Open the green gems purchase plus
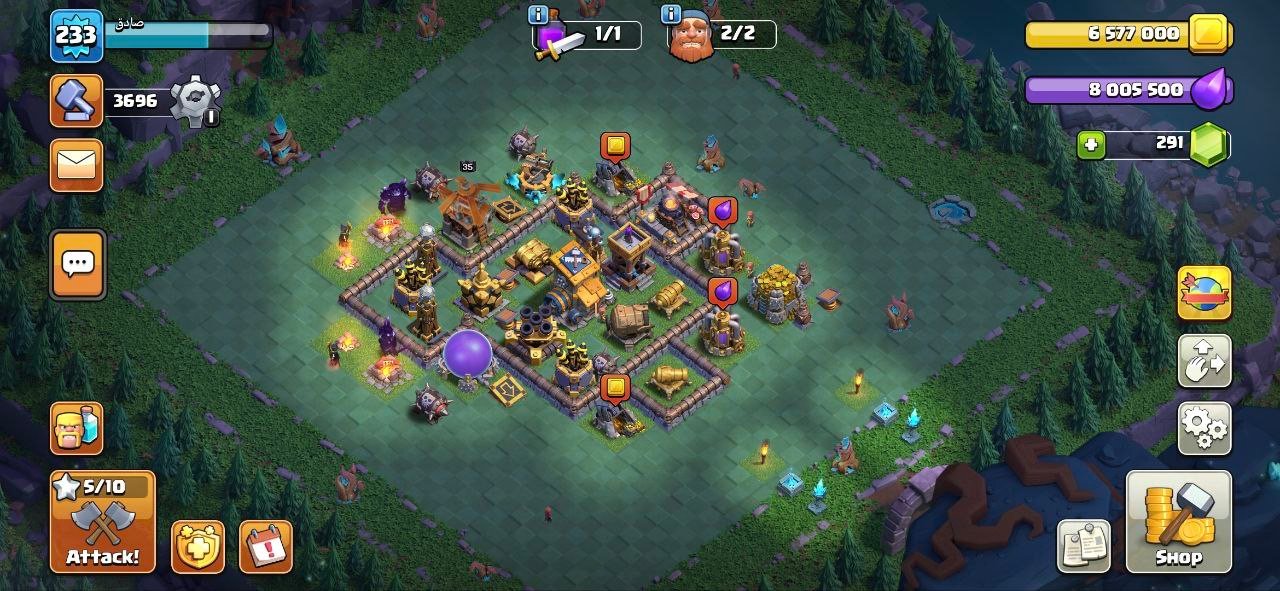1280x591 pixels. click(x=1091, y=145)
